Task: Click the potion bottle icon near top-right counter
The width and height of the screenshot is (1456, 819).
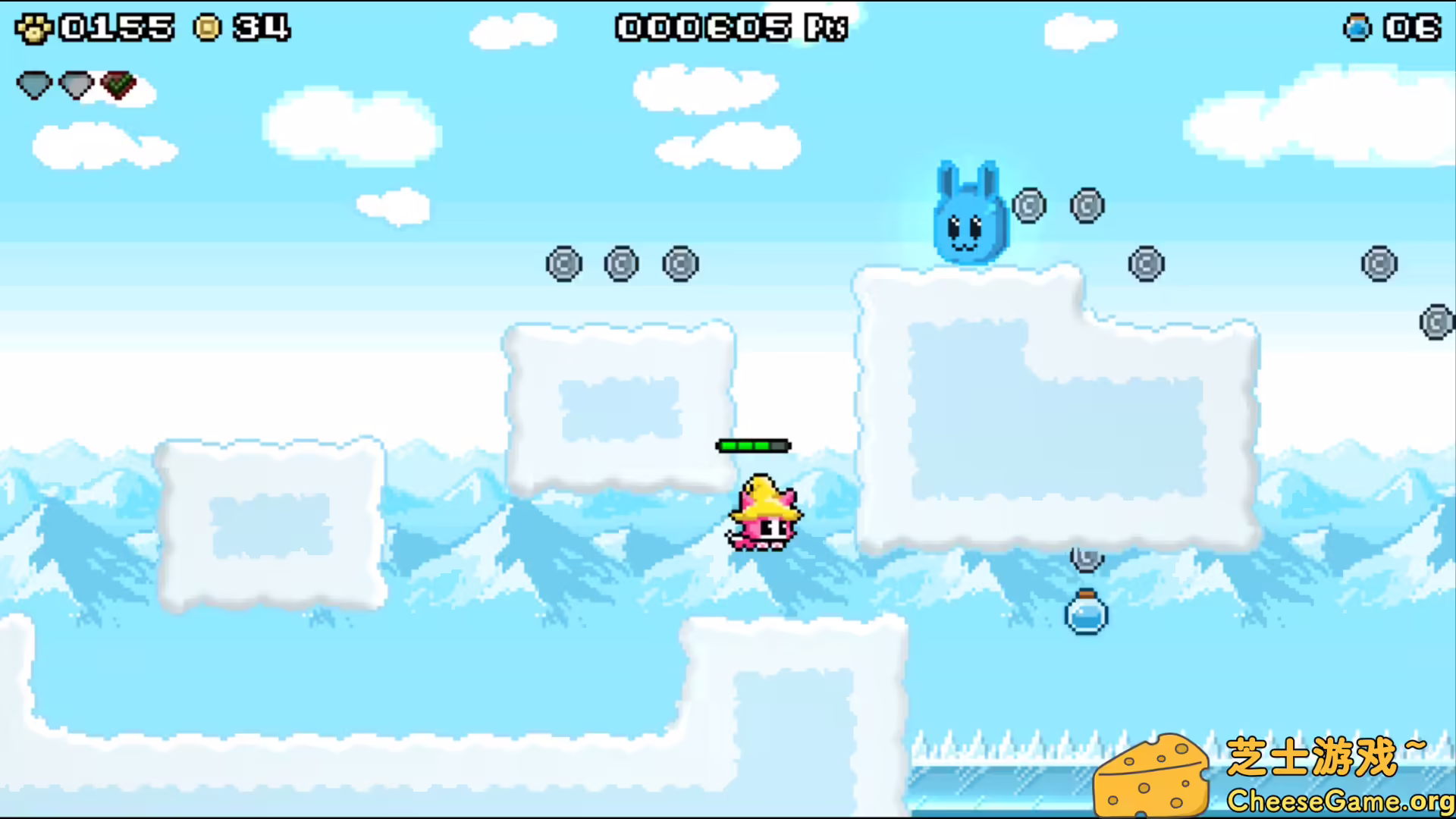Action: pyautogui.click(x=1358, y=27)
